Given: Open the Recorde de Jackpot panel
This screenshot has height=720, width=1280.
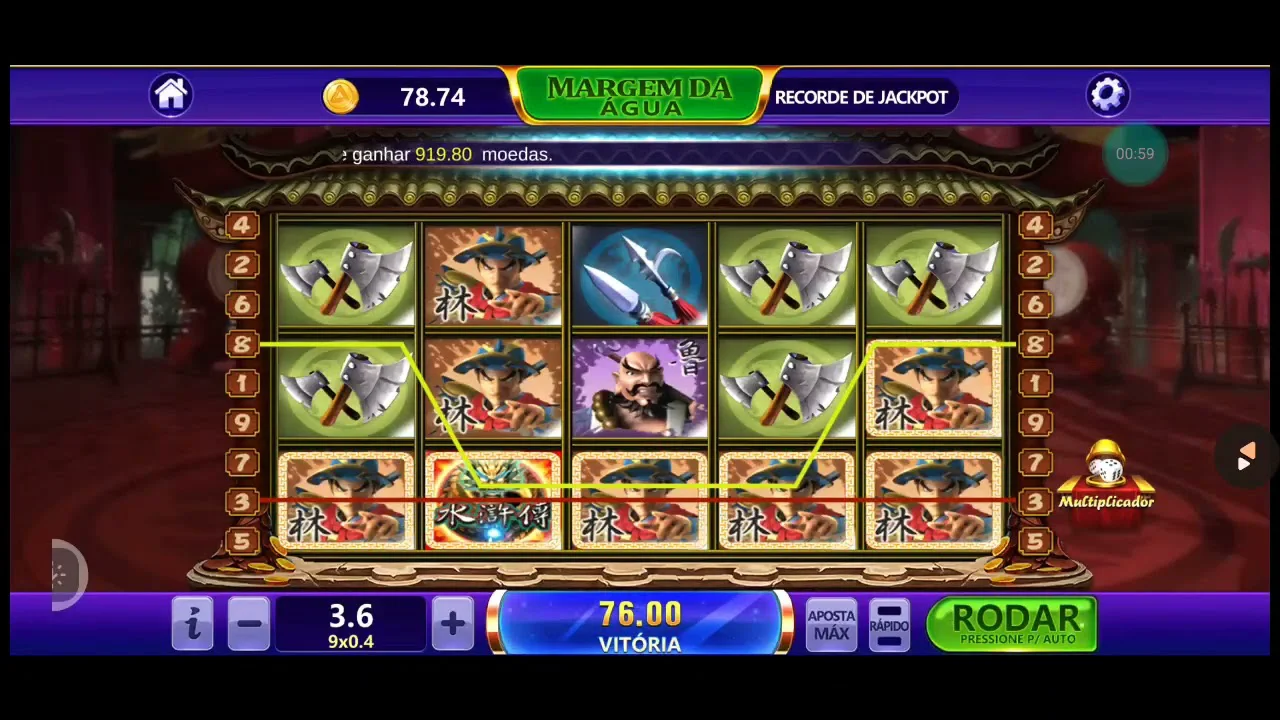Looking at the screenshot, I should coord(861,97).
